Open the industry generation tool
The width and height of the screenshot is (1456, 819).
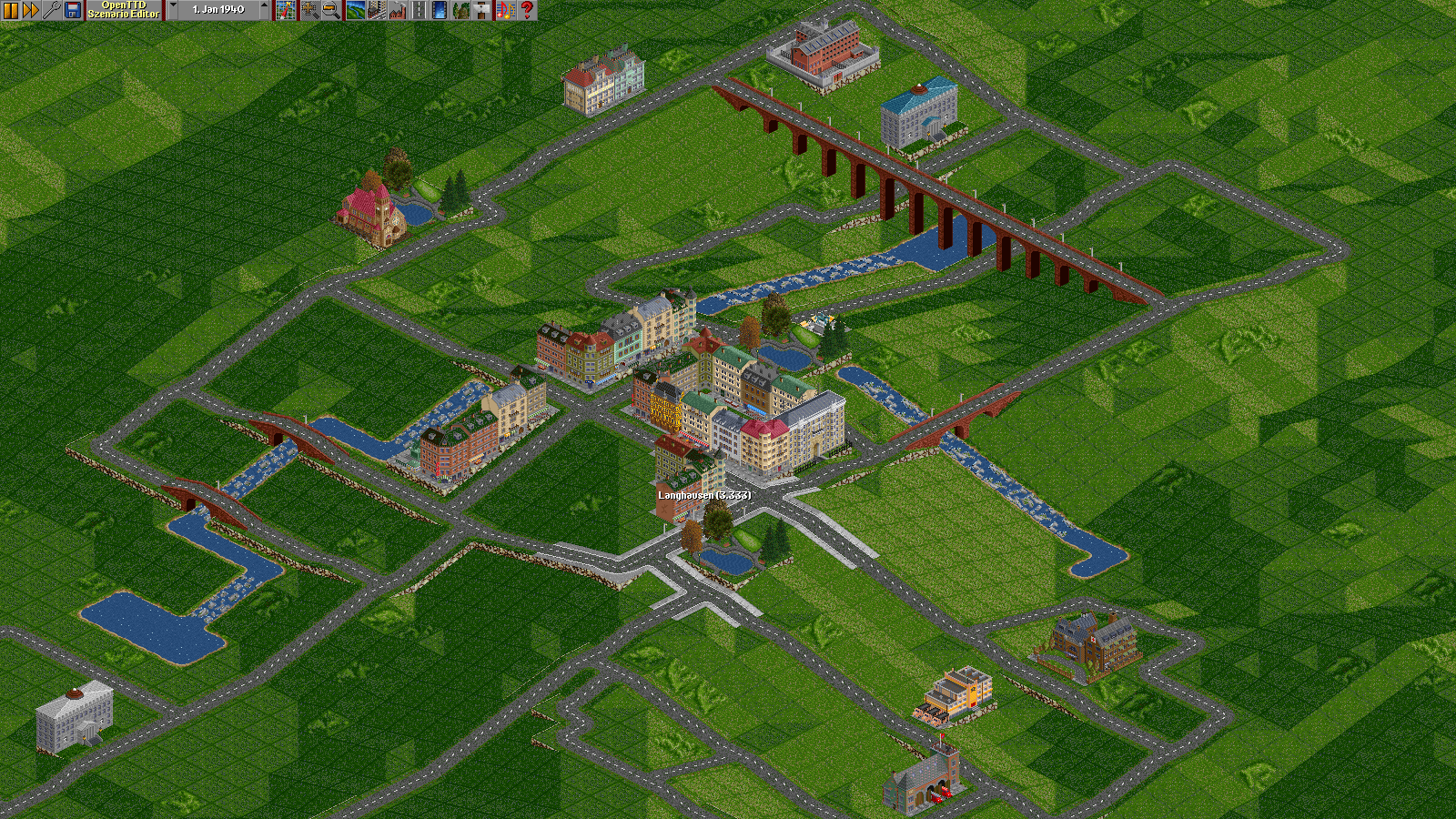pyautogui.click(x=397, y=10)
